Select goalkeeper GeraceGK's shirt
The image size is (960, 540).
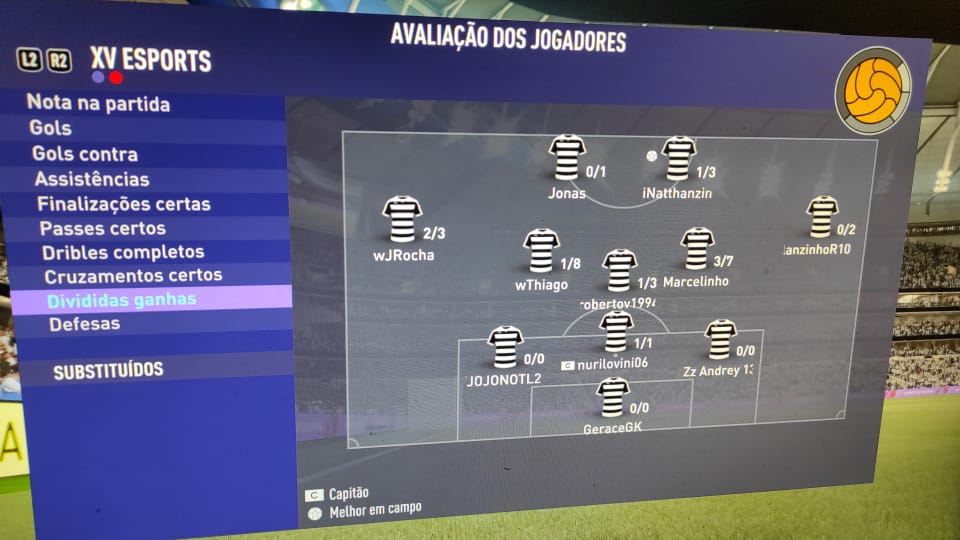click(x=612, y=398)
